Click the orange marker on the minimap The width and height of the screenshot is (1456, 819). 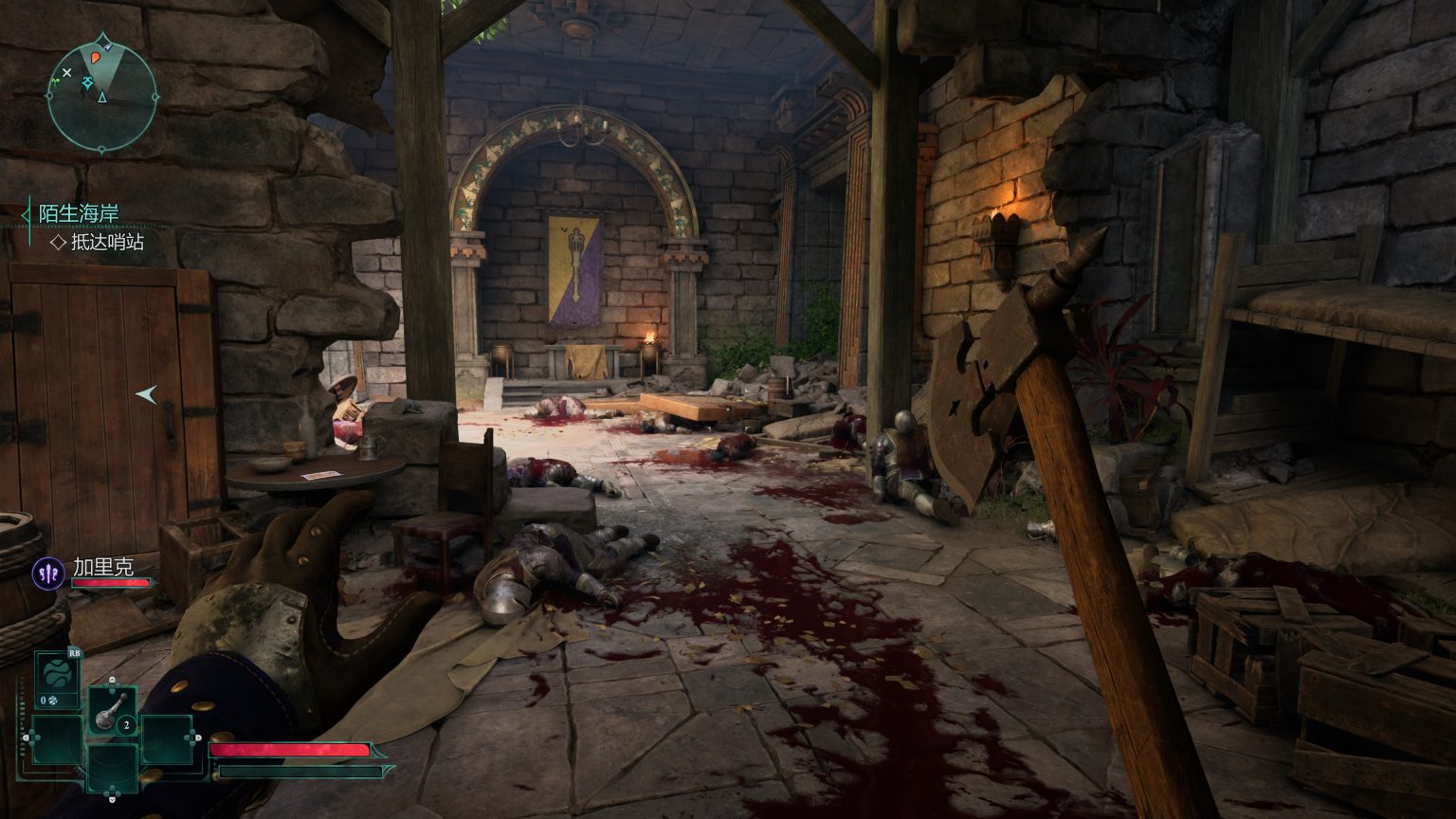(x=96, y=58)
